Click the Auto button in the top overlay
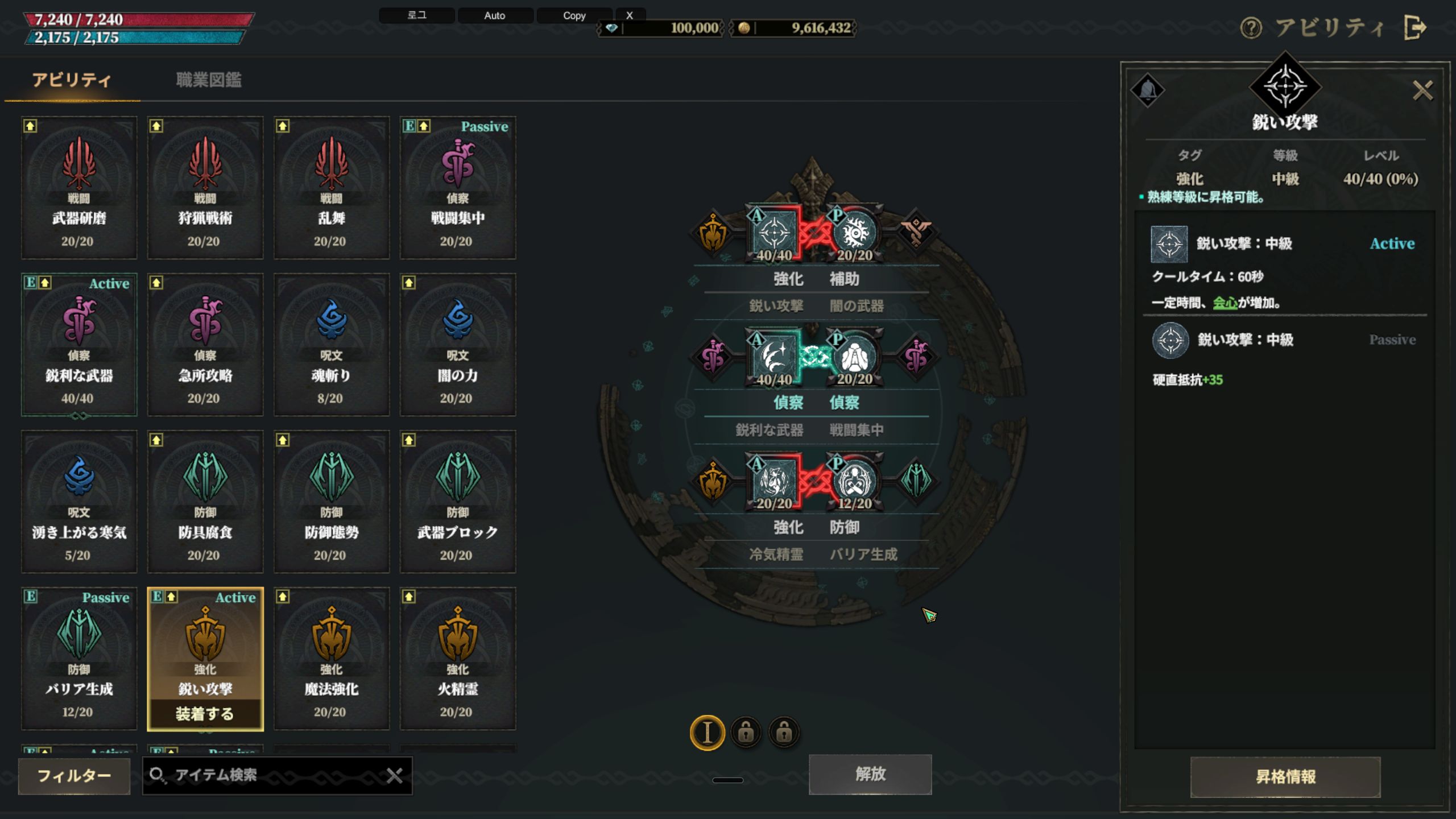Viewport: 1456px width, 819px height. (x=495, y=15)
